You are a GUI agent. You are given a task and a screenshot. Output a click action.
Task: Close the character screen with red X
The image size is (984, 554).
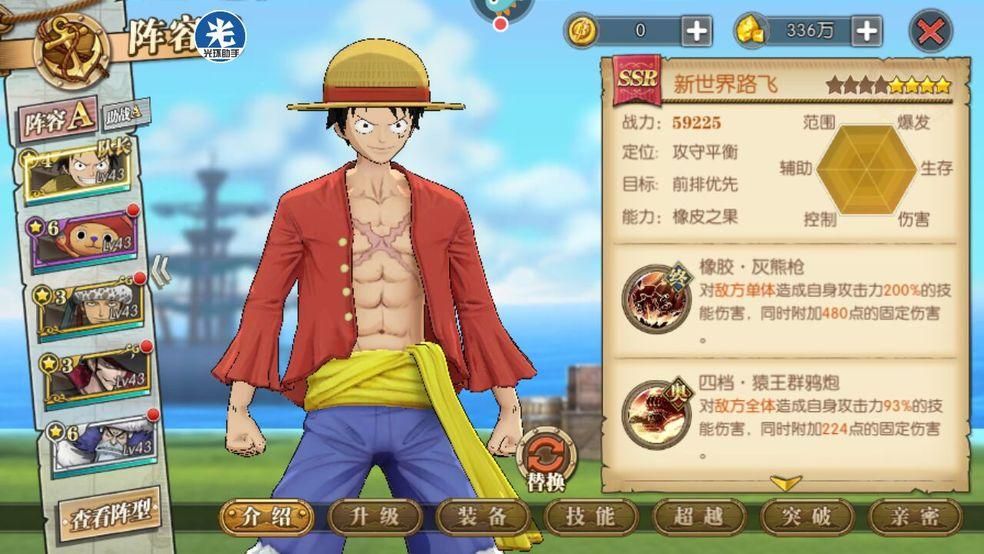pyautogui.click(x=930, y=31)
